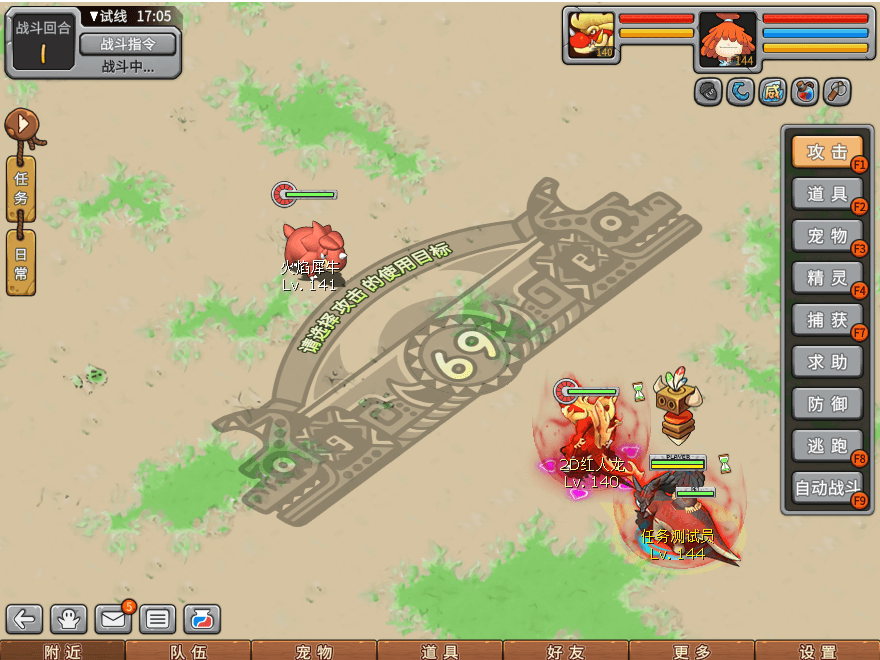Open the 道具 (Items) battle command
The height and width of the screenshot is (660, 880).
click(x=827, y=194)
